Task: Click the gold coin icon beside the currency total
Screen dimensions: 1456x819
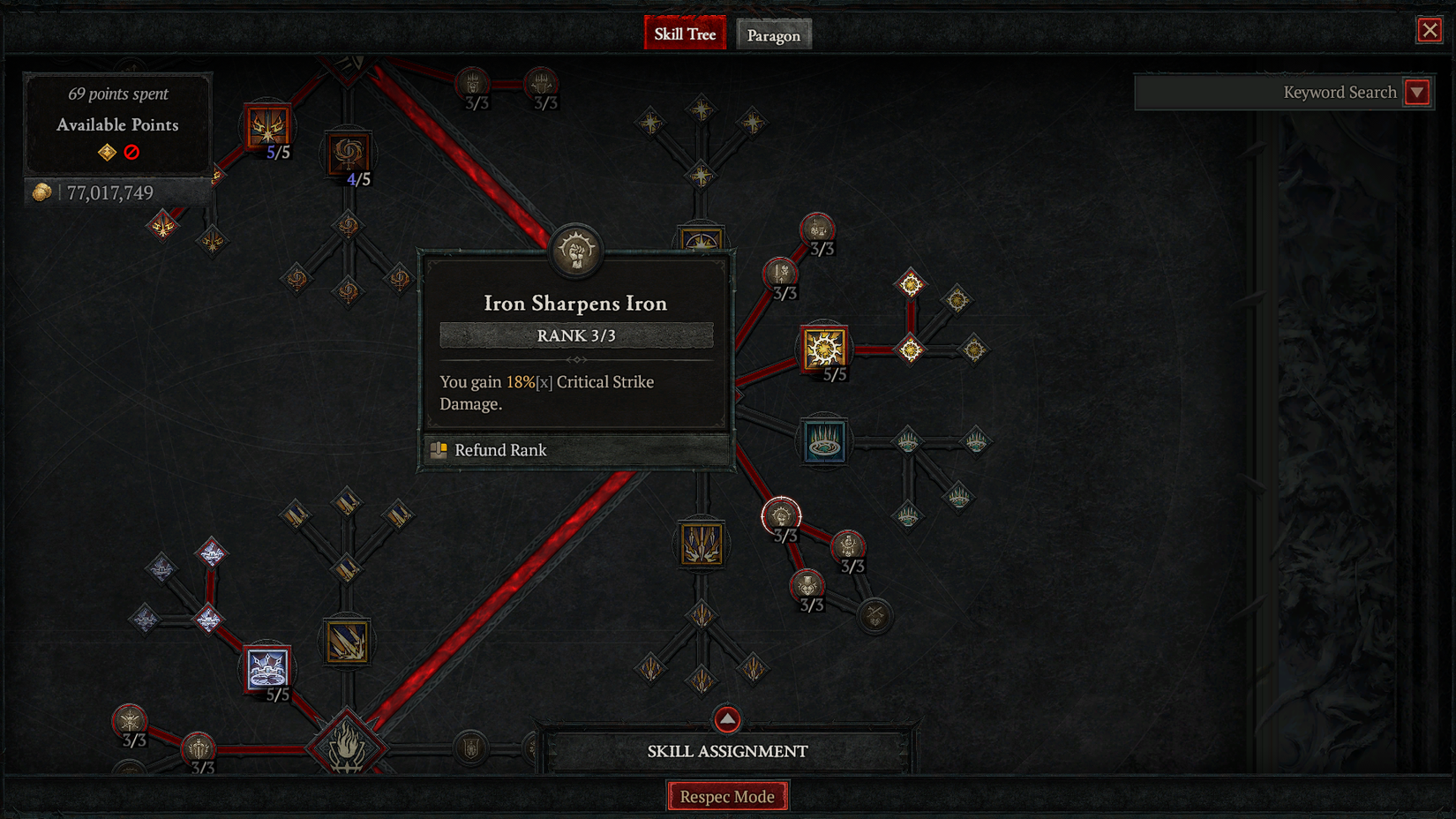Action: click(41, 192)
